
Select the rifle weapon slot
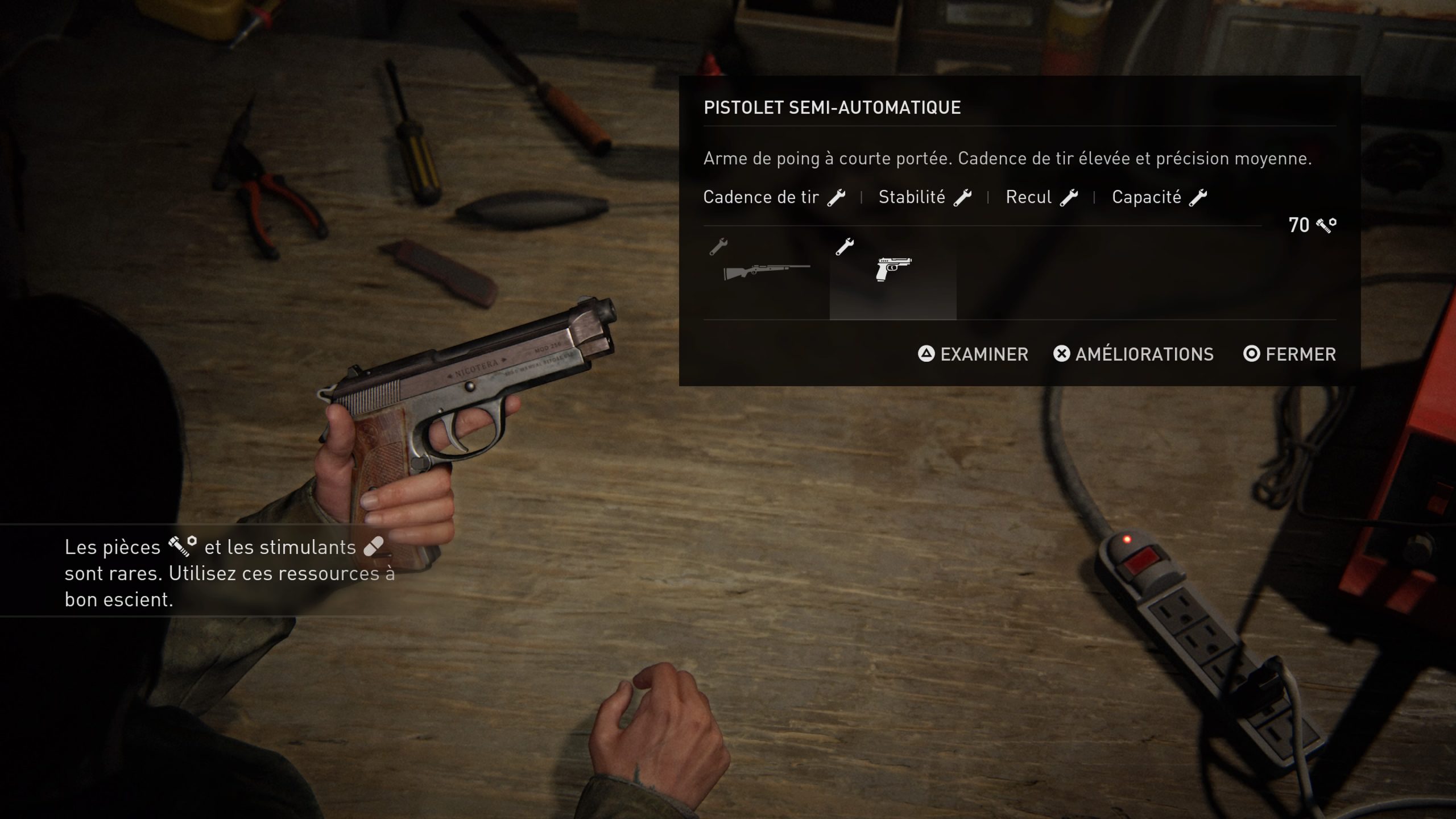pyautogui.click(x=766, y=272)
